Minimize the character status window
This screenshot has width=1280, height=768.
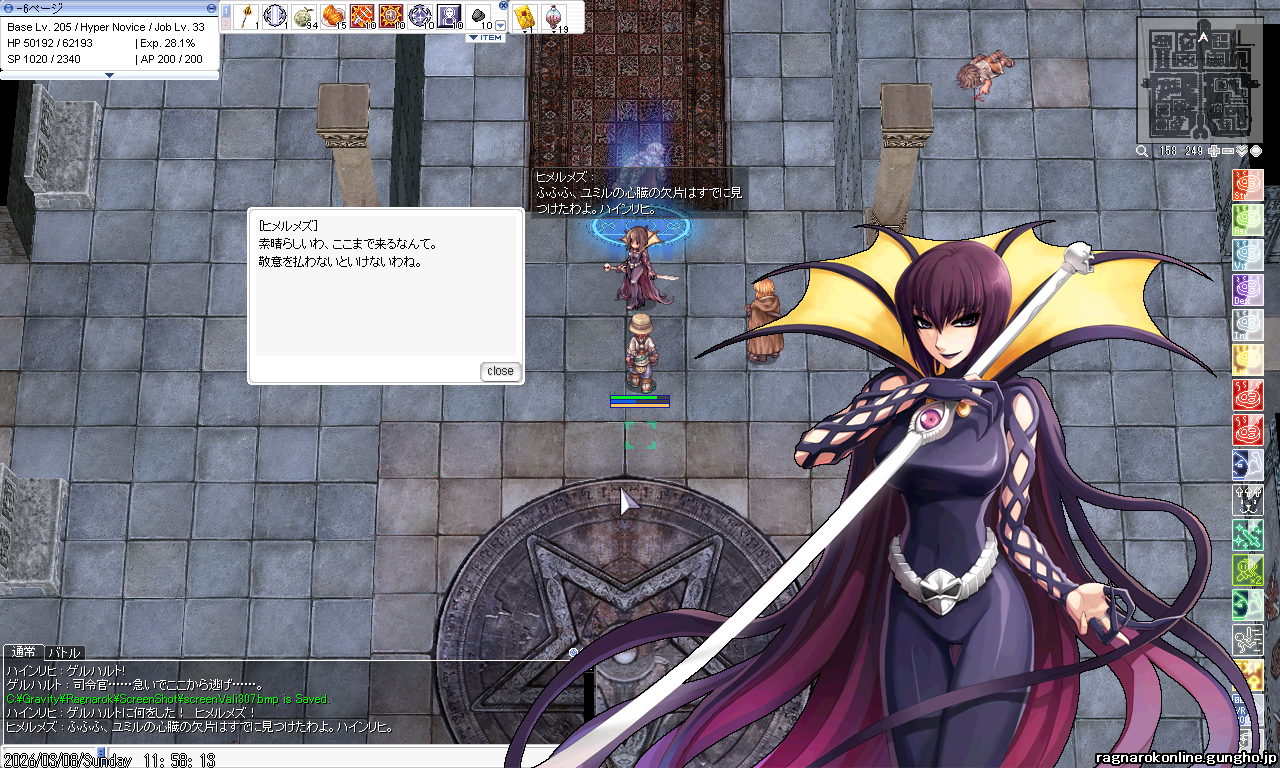pyautogui.click(x=211, y=8)
